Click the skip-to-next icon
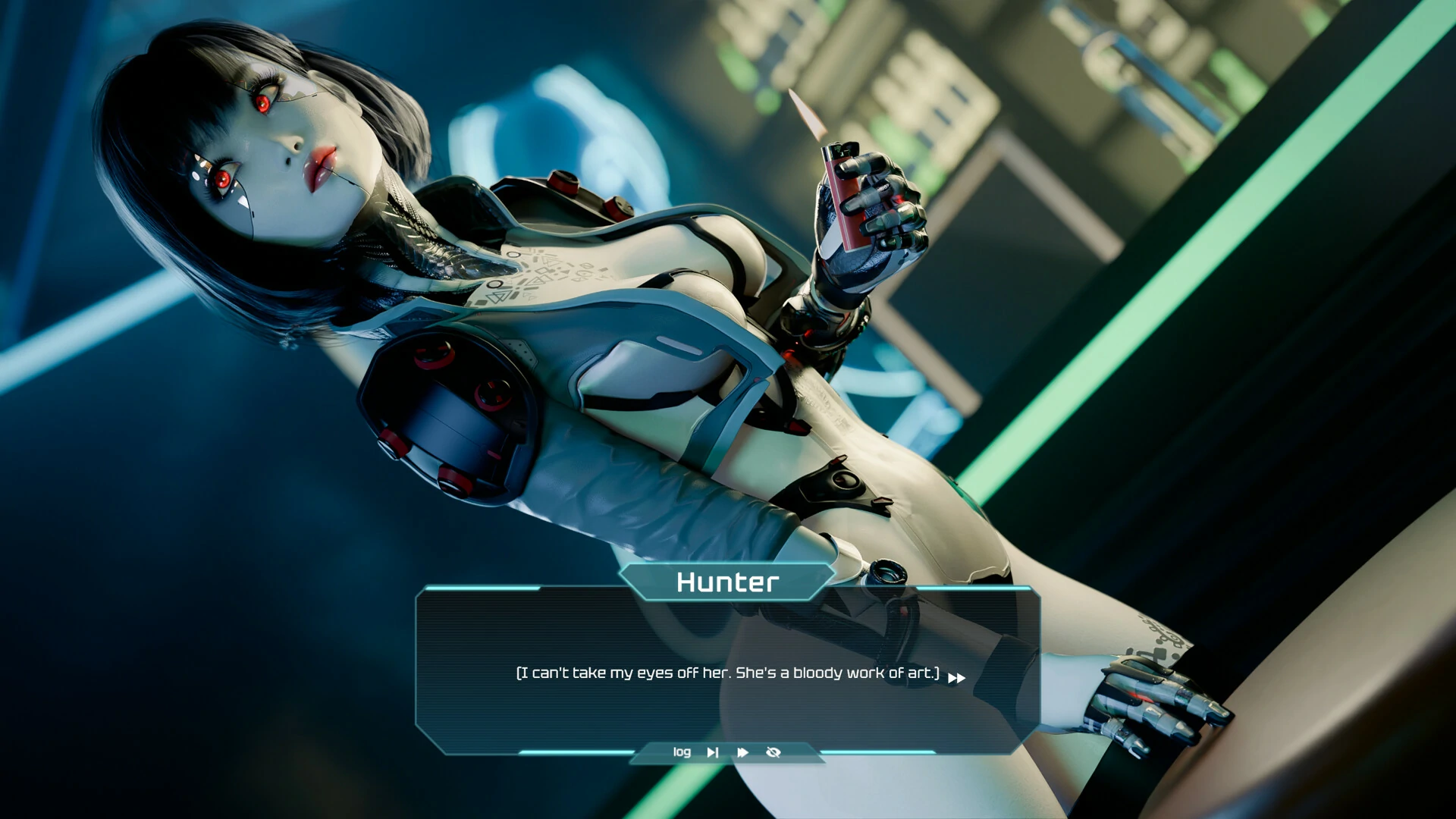1456x819 pixels. [713, 752]
